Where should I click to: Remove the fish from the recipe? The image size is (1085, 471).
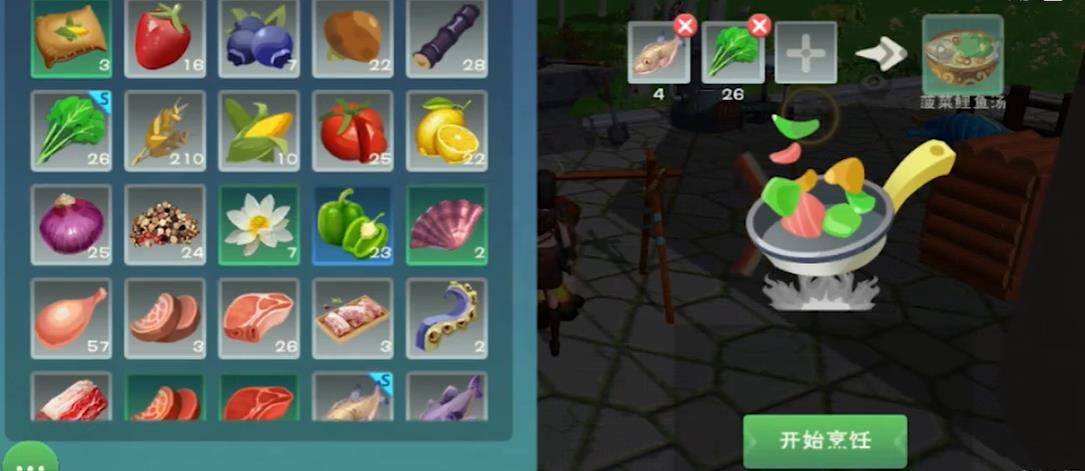685,26
